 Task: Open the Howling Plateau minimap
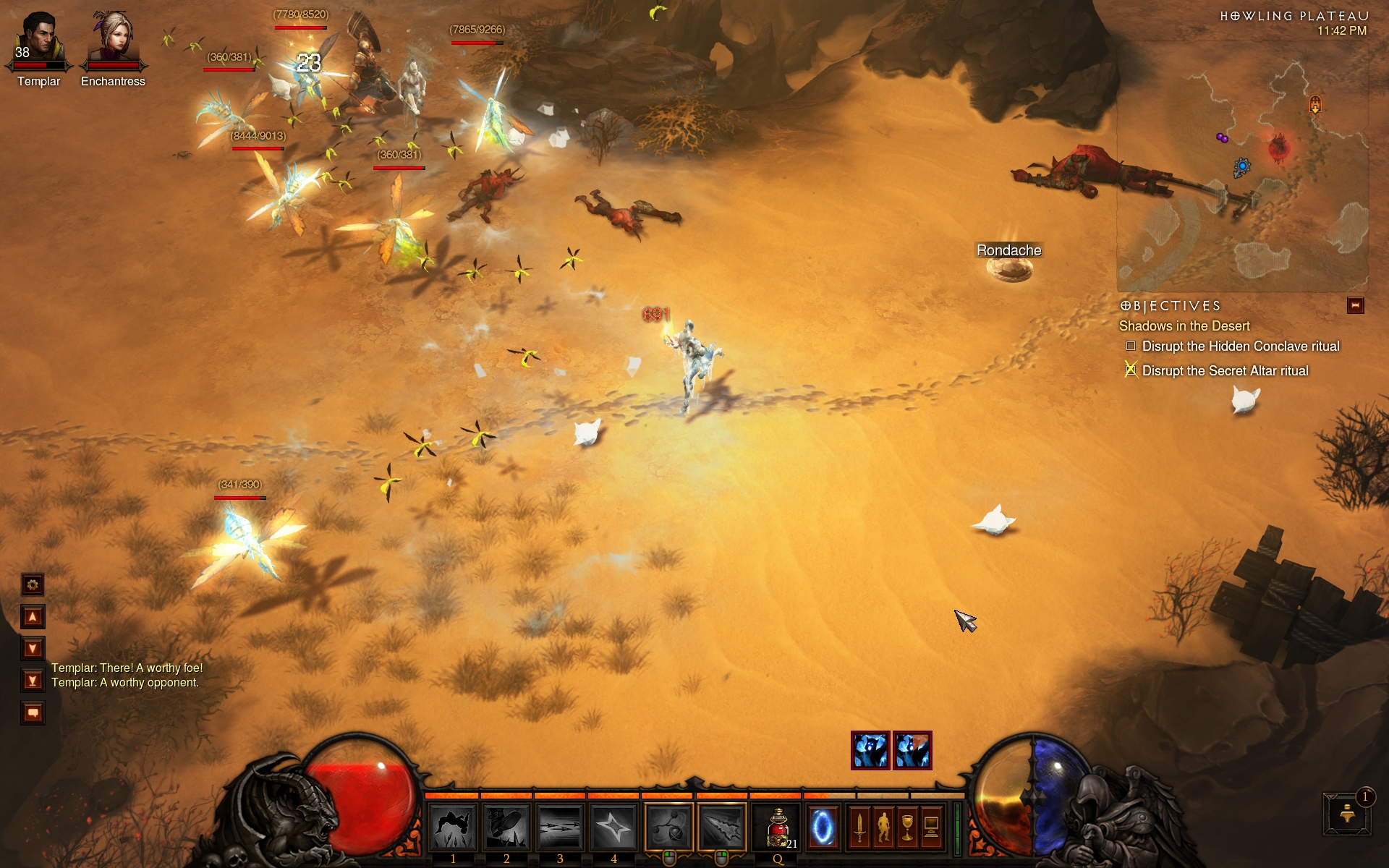click(1241, 174)
